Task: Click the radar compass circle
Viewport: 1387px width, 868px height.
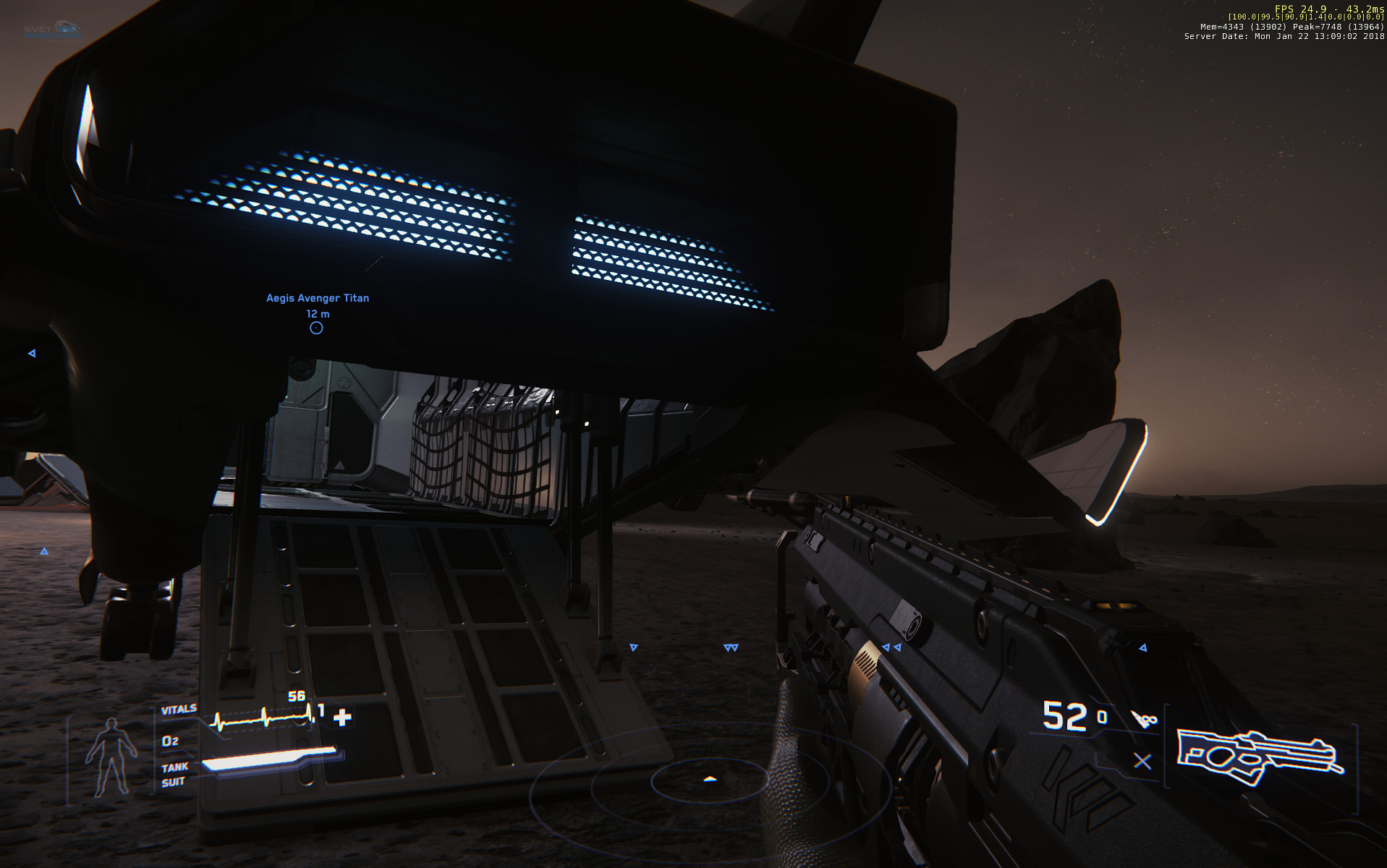Action: tap(709, 780)
